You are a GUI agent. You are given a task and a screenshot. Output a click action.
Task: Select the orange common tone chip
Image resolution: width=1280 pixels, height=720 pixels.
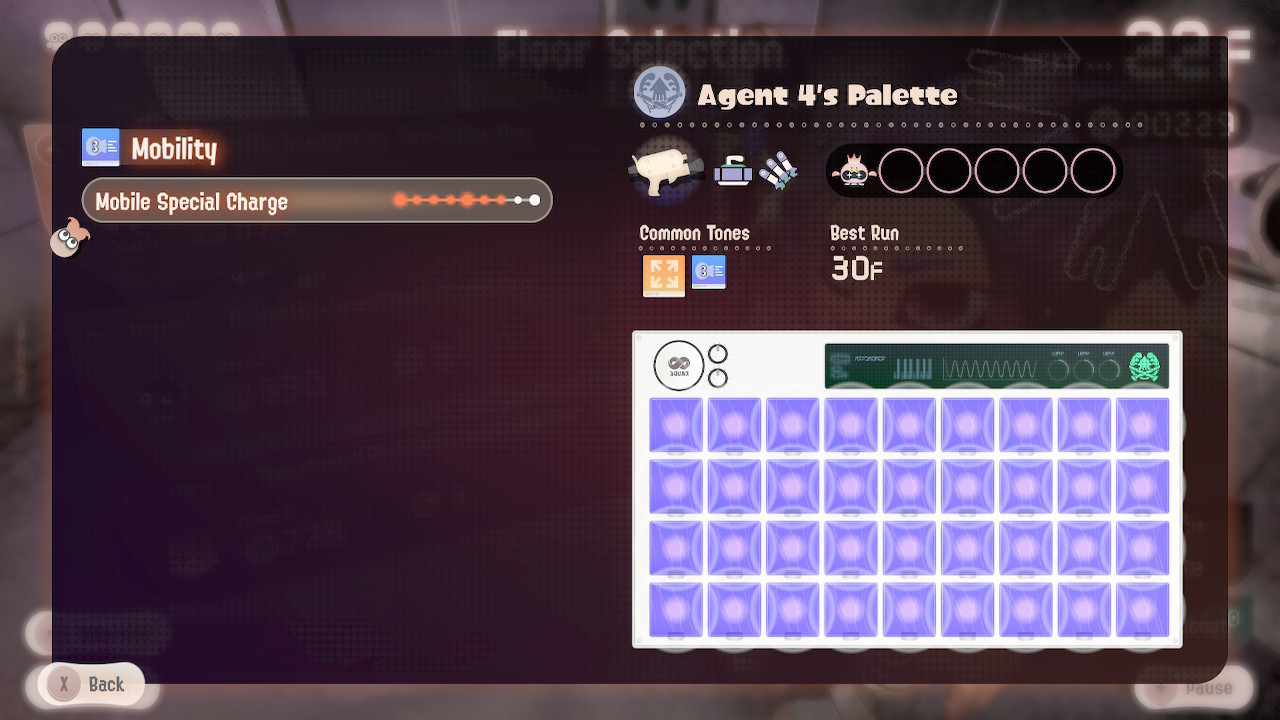click(x=663, y=274)
